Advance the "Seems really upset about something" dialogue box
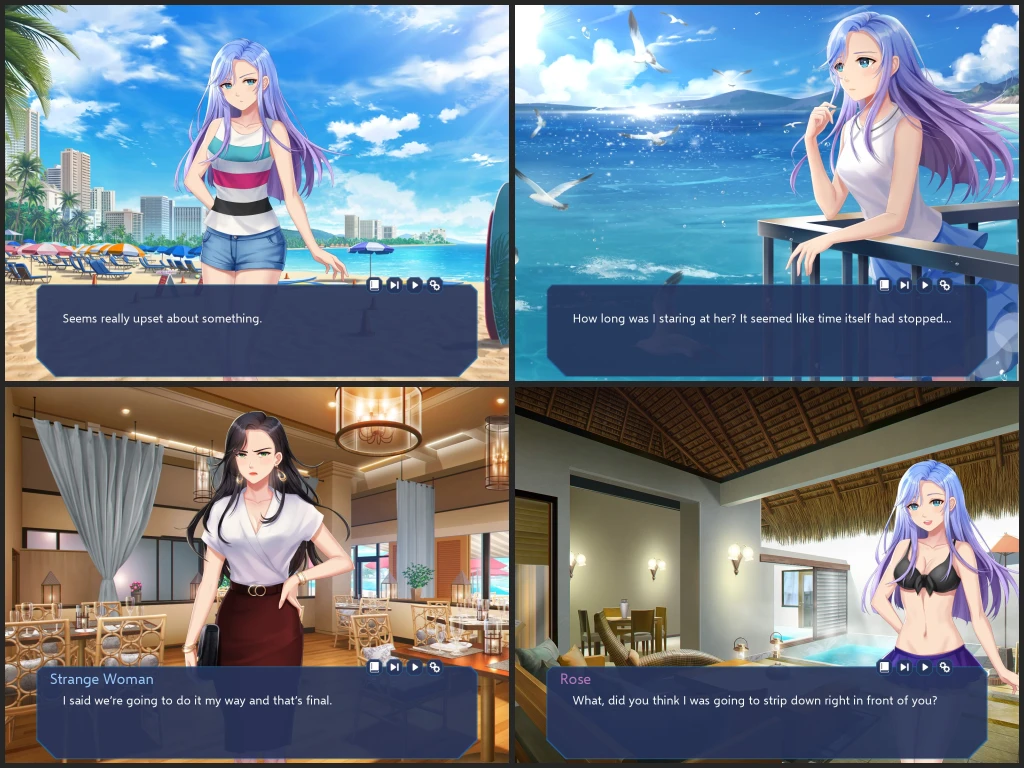Viewport: 1024px width, 768px height. [x=256, y=335]
